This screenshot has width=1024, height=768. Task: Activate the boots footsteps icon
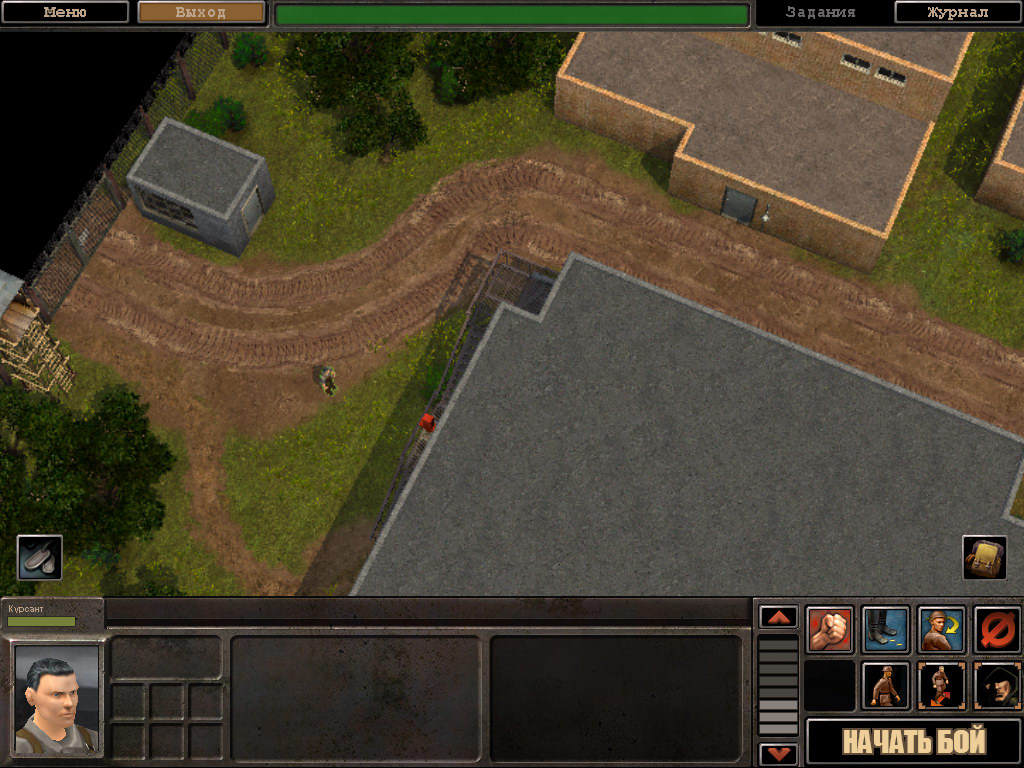885,630
